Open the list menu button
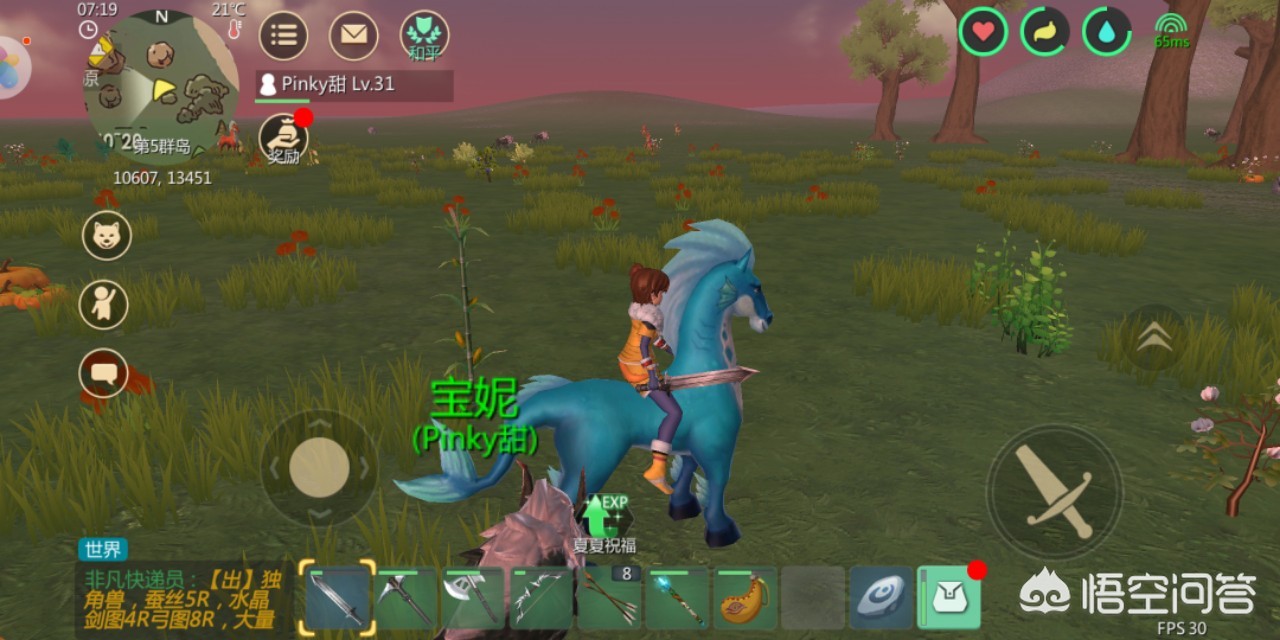The width and height of the screenshot is (1280, 640). [x=283, y=36]
